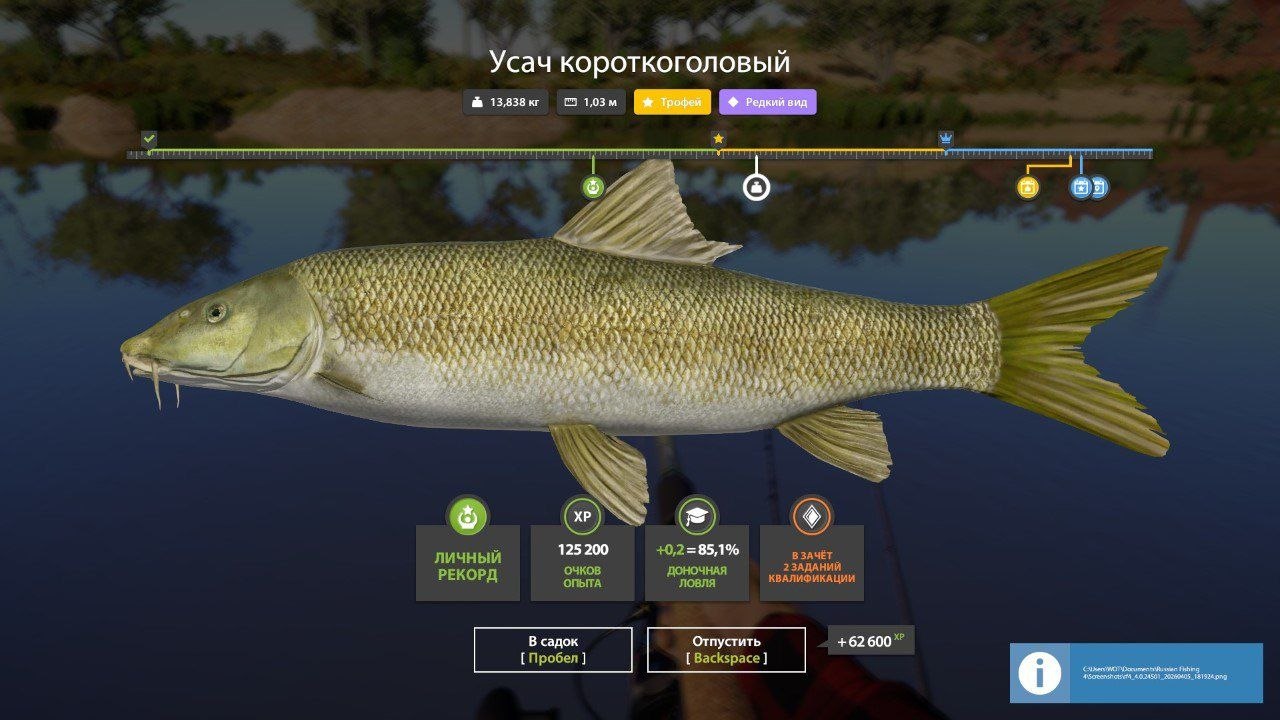This screenshot has width=1280, height=720.
Task: Click the XP circle icon above 125 200
Action: pyautogui.click(x=582, y=517)
